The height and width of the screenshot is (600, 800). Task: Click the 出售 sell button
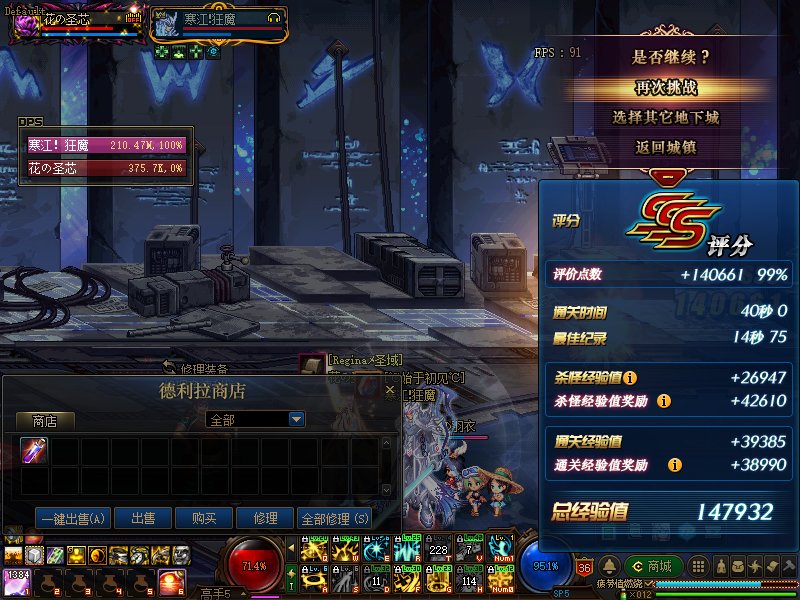point(142,518)
